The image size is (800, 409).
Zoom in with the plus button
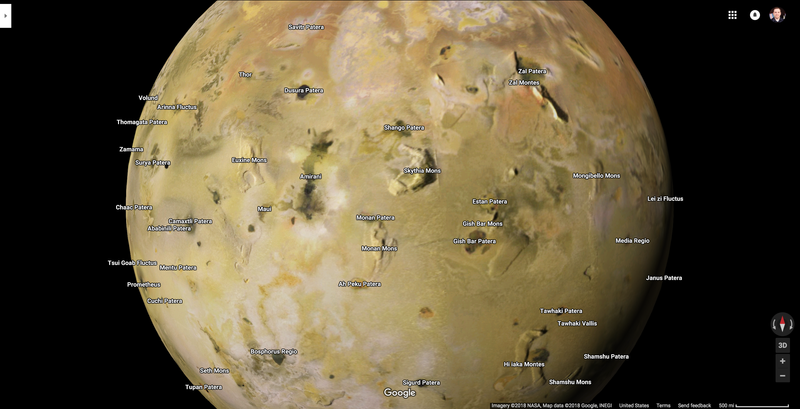tap(782, 361)
